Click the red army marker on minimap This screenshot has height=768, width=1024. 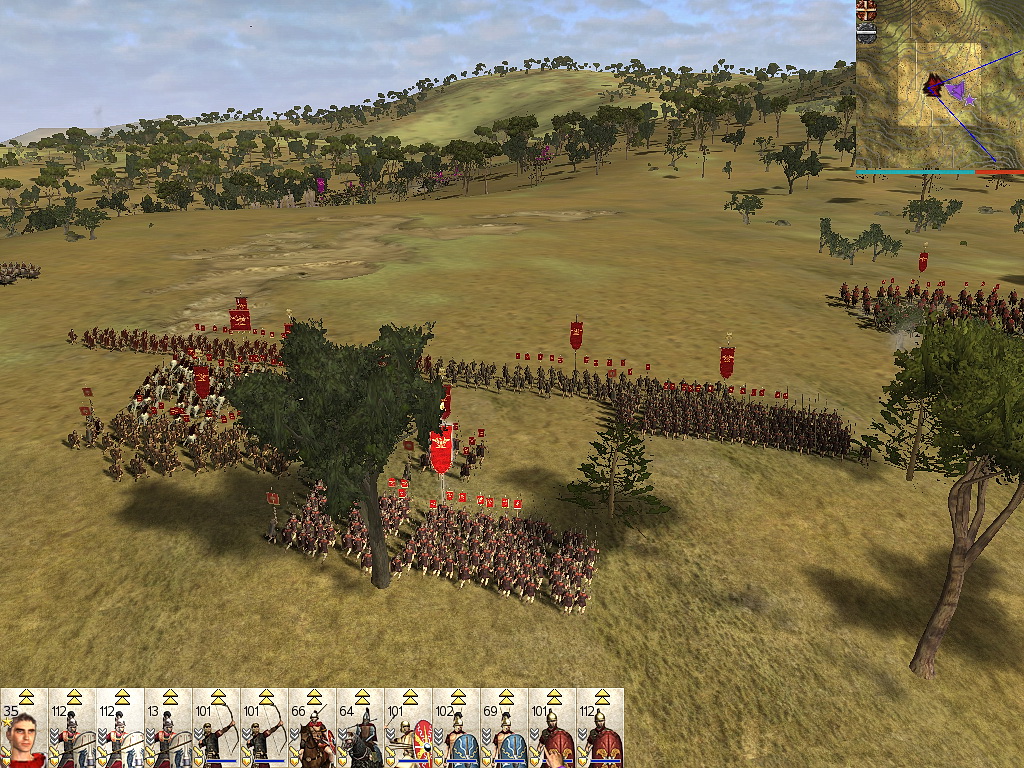(x=933, y=86)
